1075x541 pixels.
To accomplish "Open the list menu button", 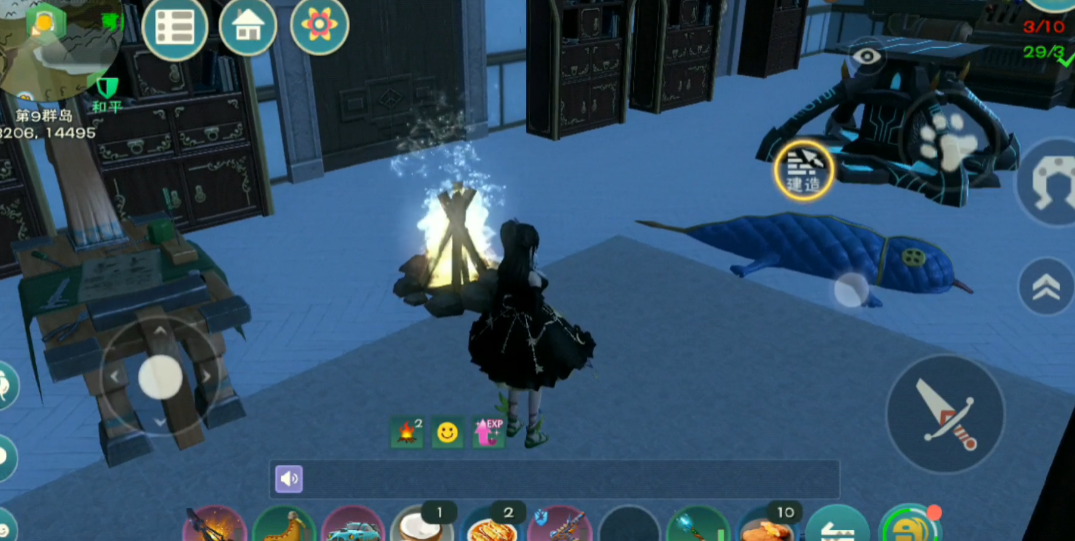I will point(175,27).
